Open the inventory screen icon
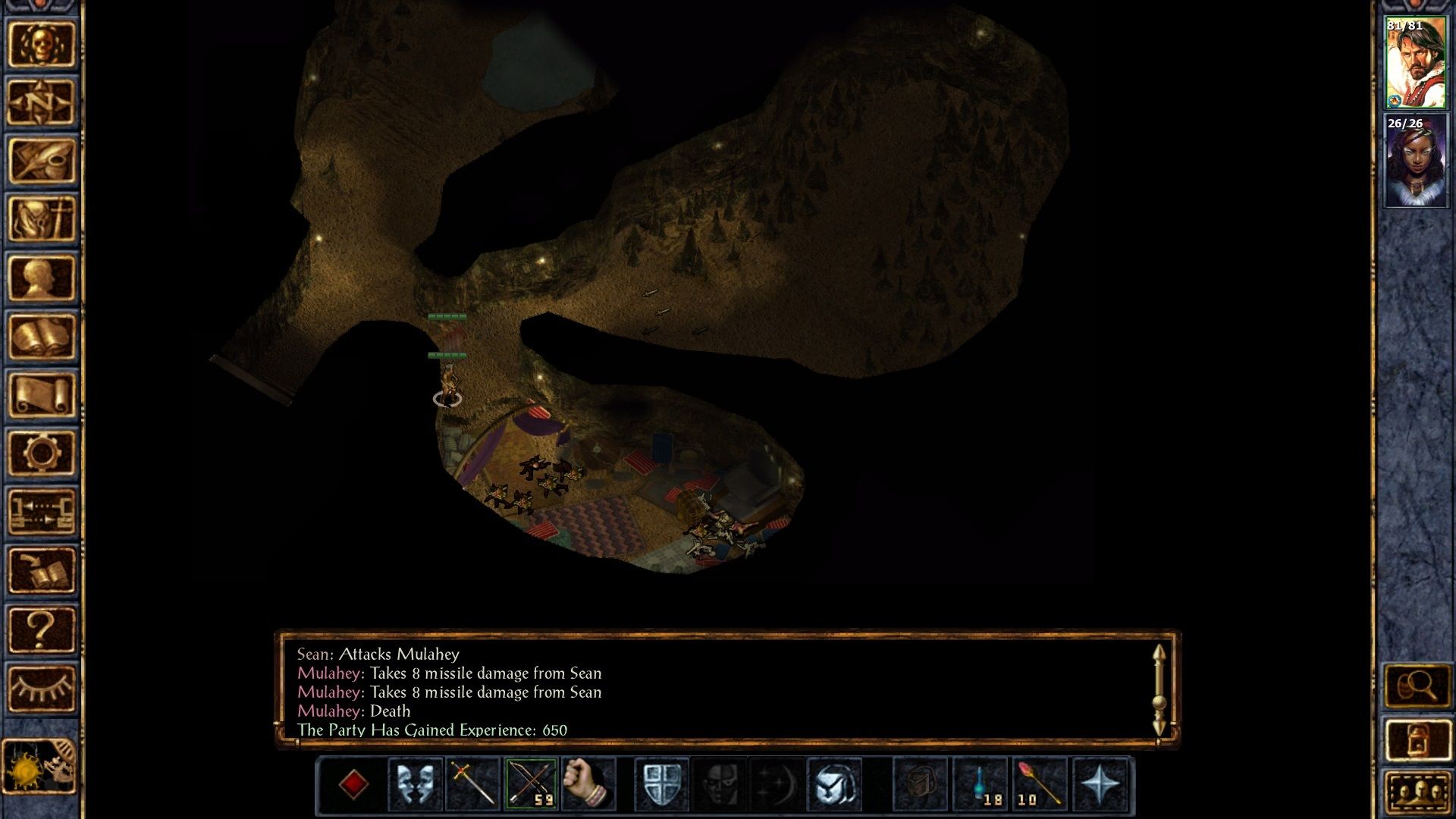Screen dimensions: 1456x819 pyautogui.click(x=41, y=219)
